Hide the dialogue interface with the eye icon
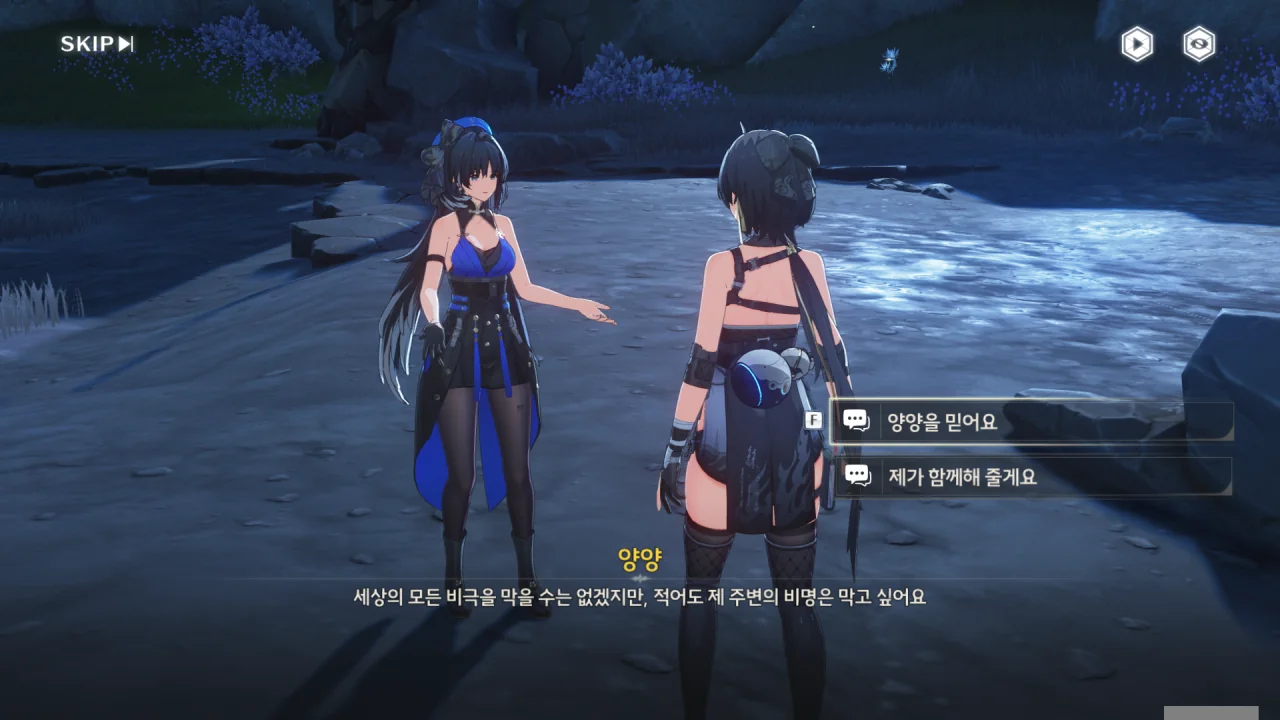The width and height of the screenshot is (1280, 720). [x=1199, y=44]
